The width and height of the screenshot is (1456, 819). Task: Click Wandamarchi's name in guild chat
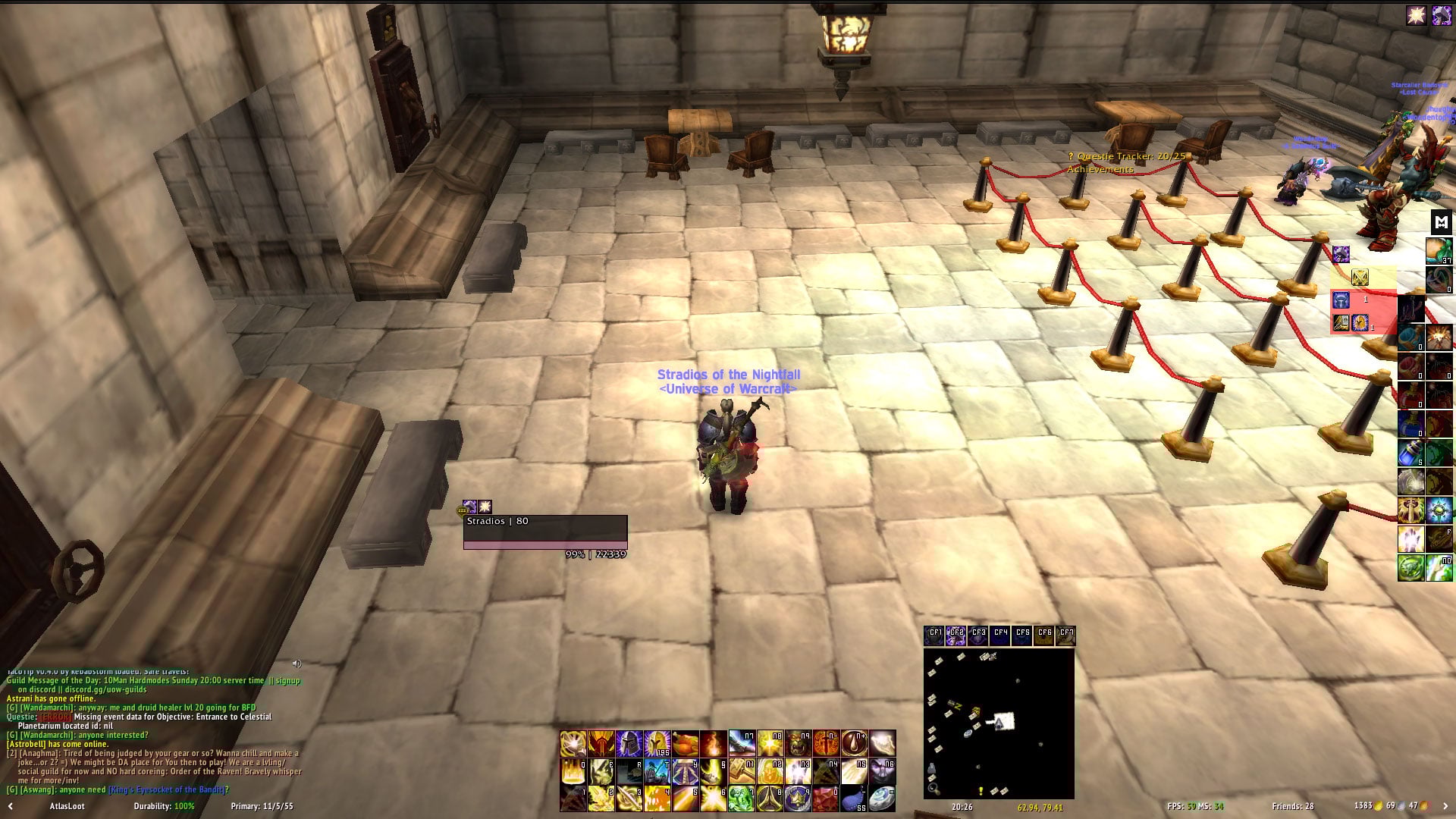click(x=45, y=708)
